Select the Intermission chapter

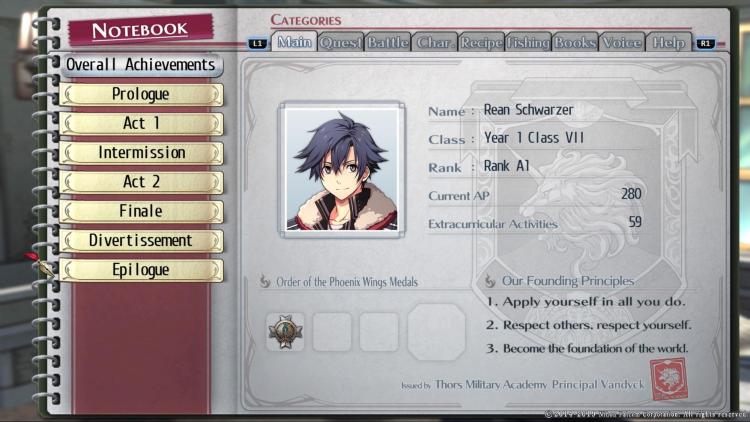[141, 153]
